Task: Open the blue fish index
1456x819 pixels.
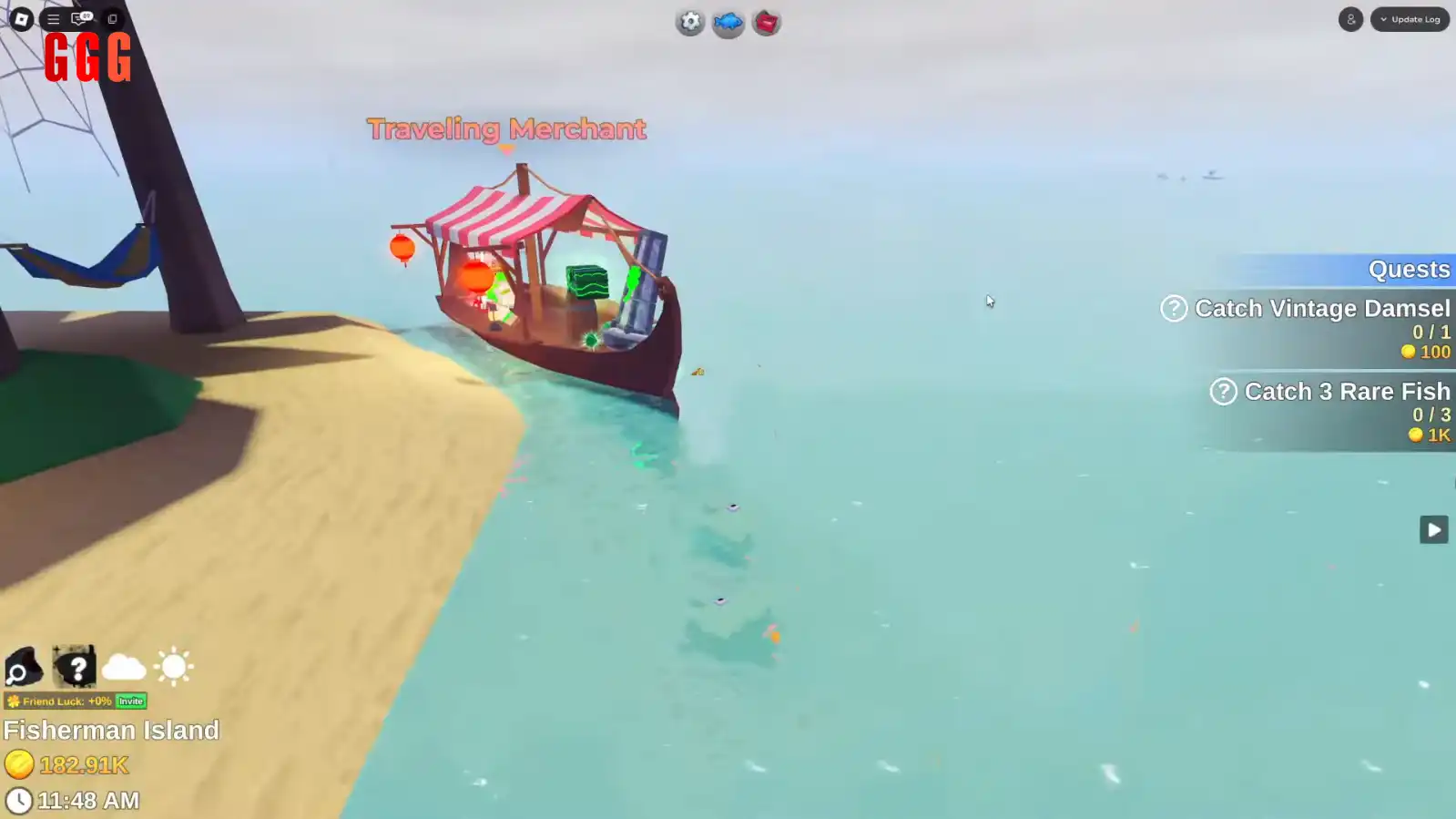Action: (727, 22)
